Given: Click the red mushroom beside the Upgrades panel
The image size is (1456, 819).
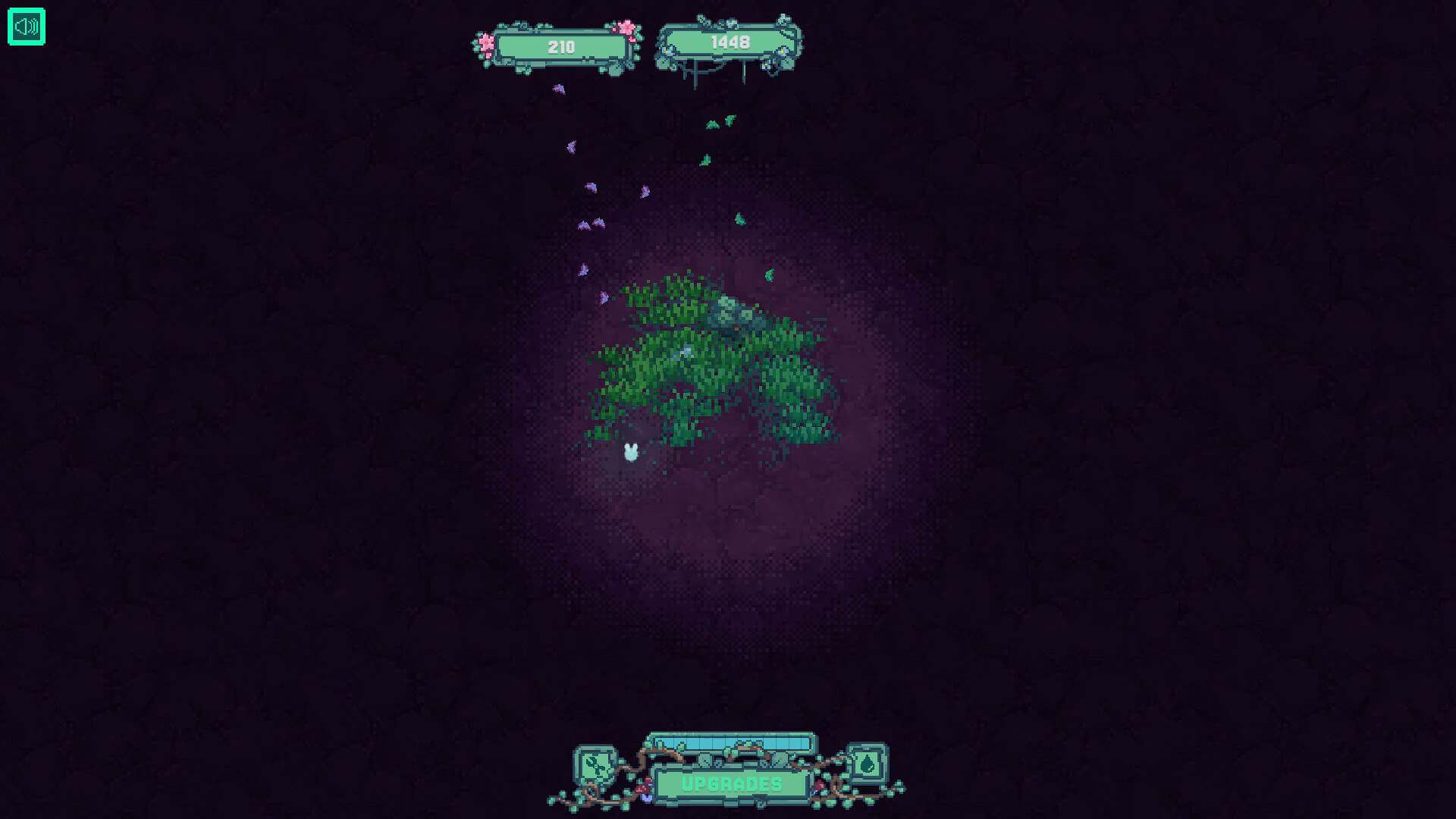Looking at the screenshot, I should click(642, 789).
